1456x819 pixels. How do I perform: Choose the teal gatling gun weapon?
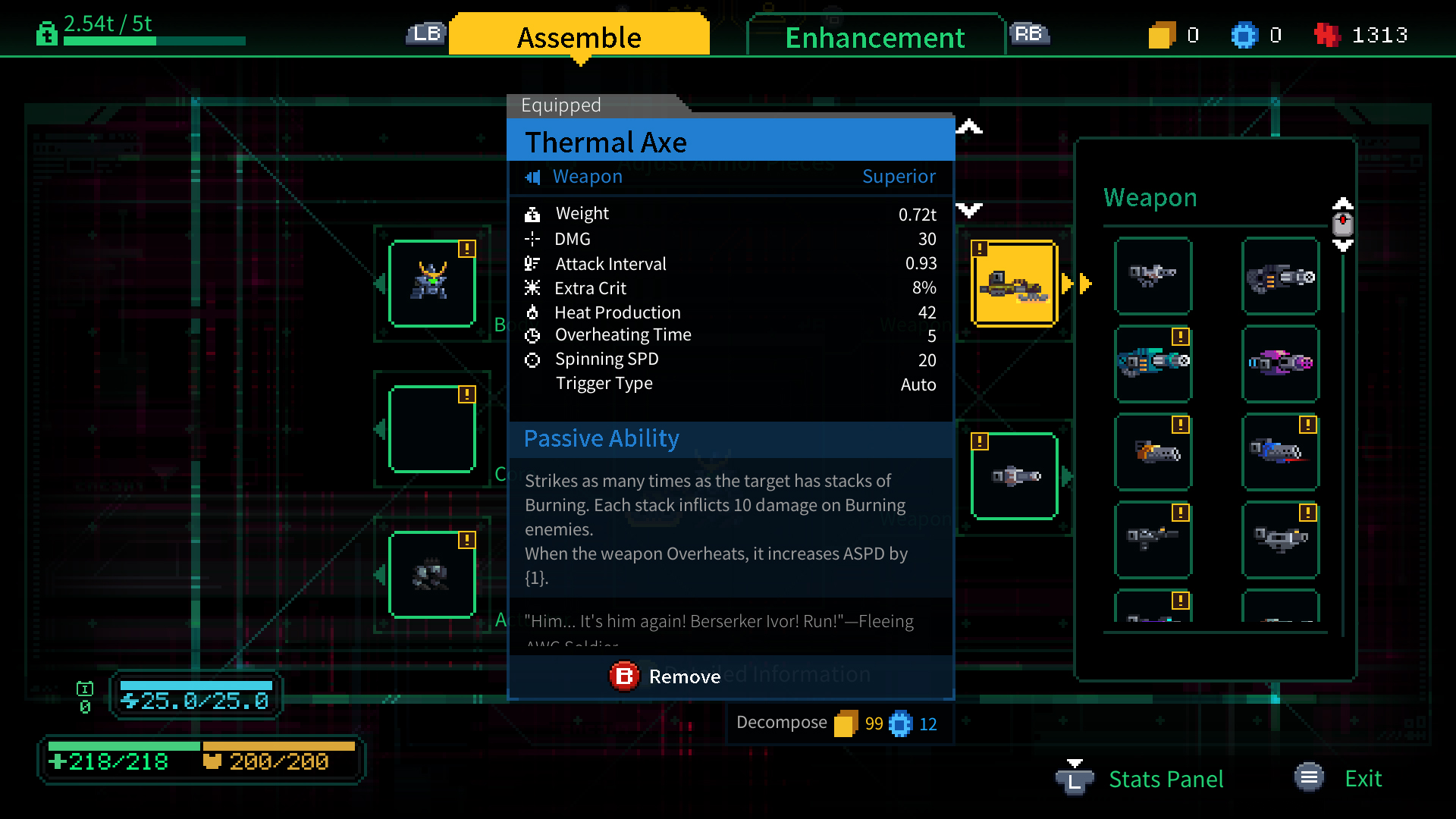coord(1153,363)
